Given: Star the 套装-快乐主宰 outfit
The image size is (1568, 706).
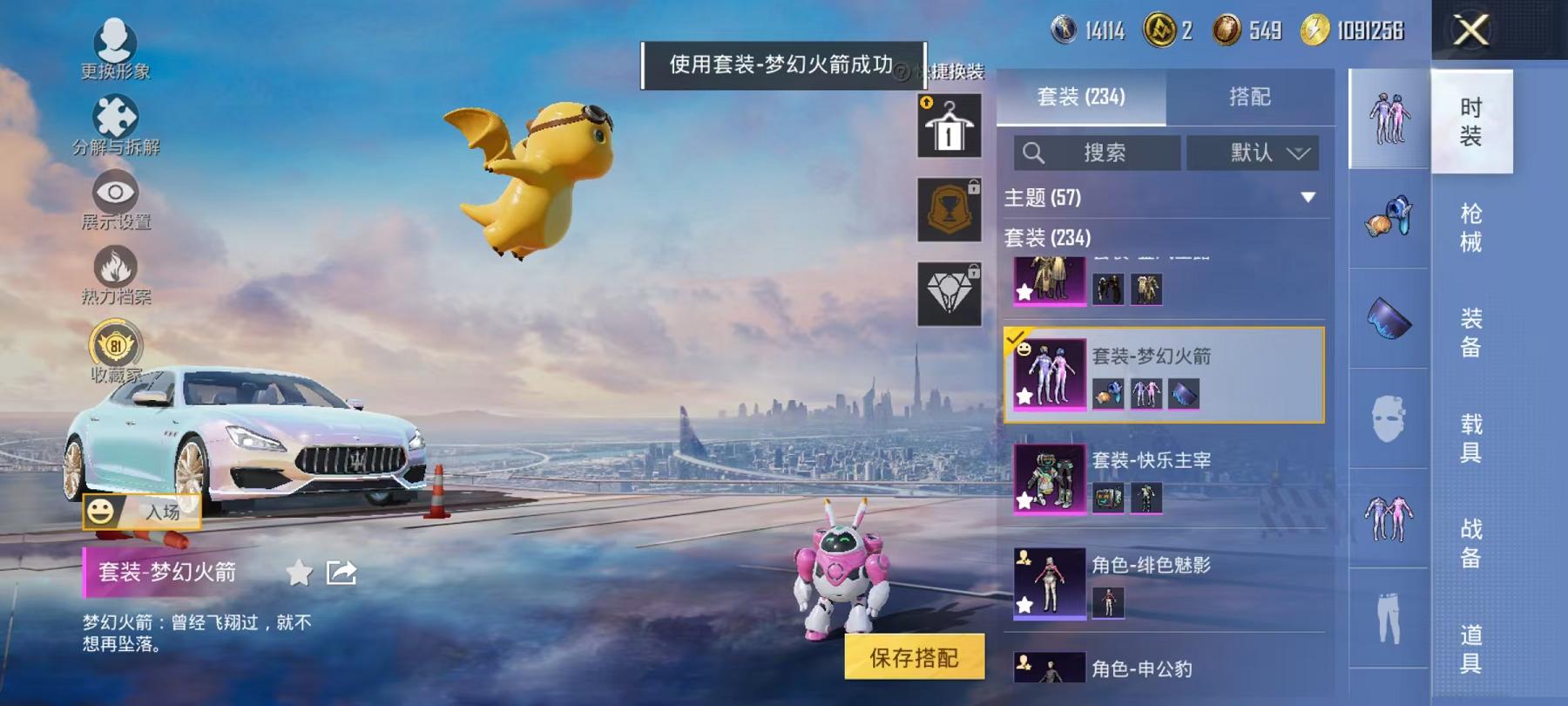Looking at the screenshot, I should (x=1024, y=499).
